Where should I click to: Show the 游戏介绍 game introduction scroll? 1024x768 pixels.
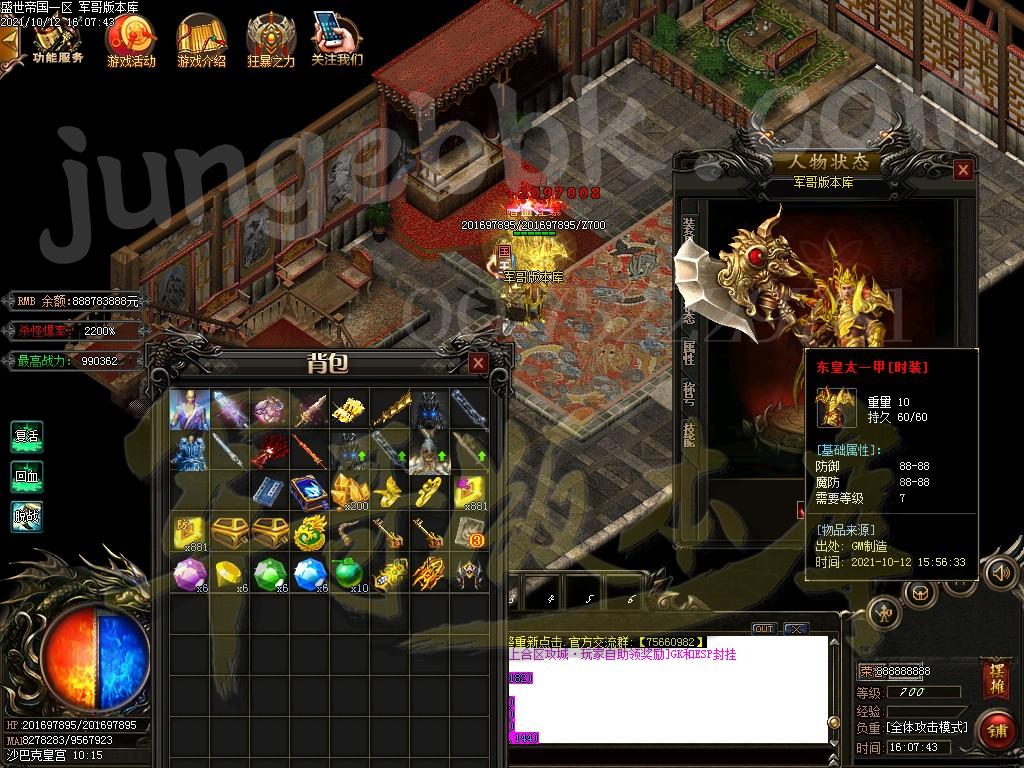click(x=201, y=40)
